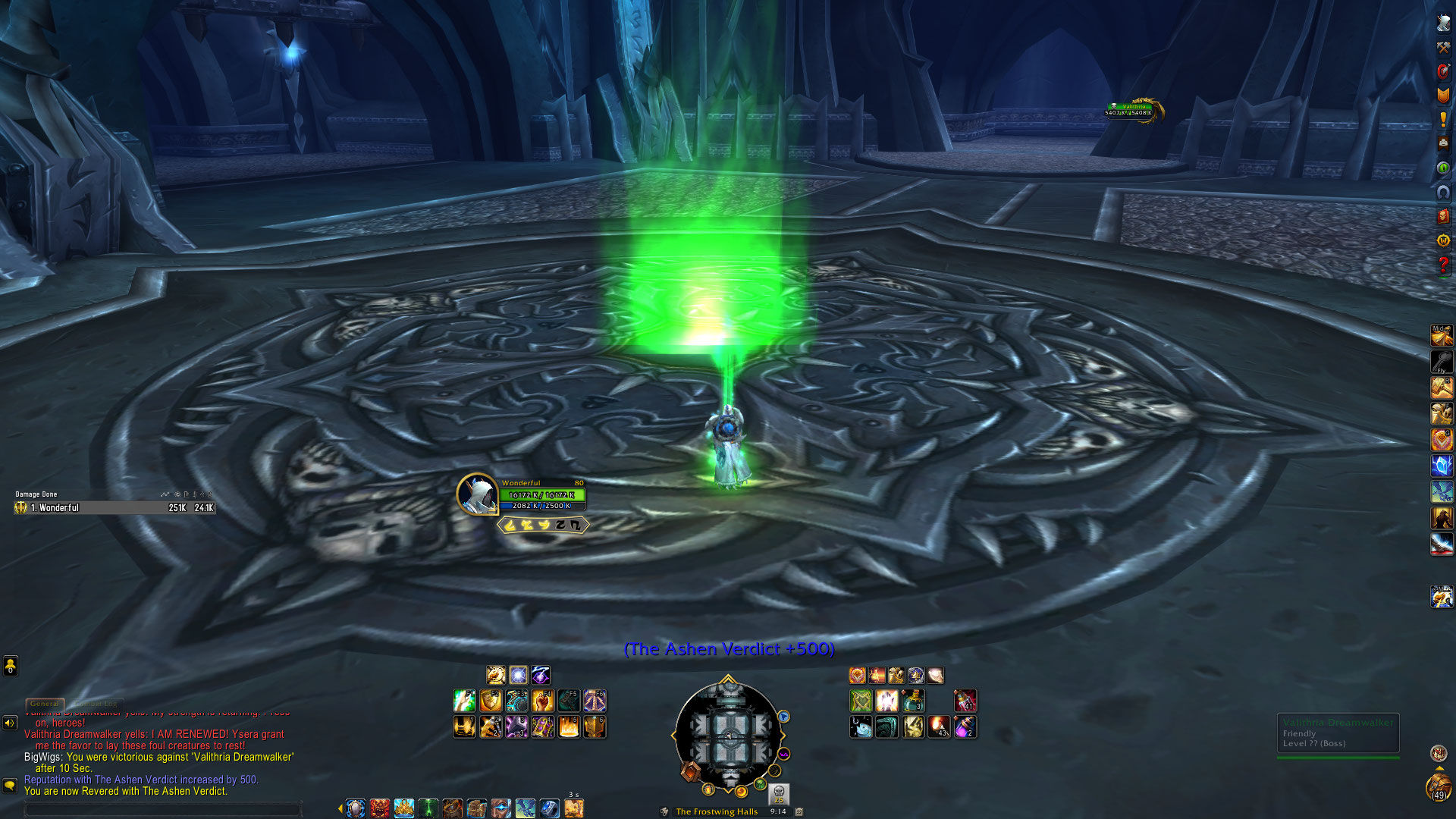Screen dimensions: 1456x819
Task: Switch to the Combat Log tab
Action: coord(96,704)
